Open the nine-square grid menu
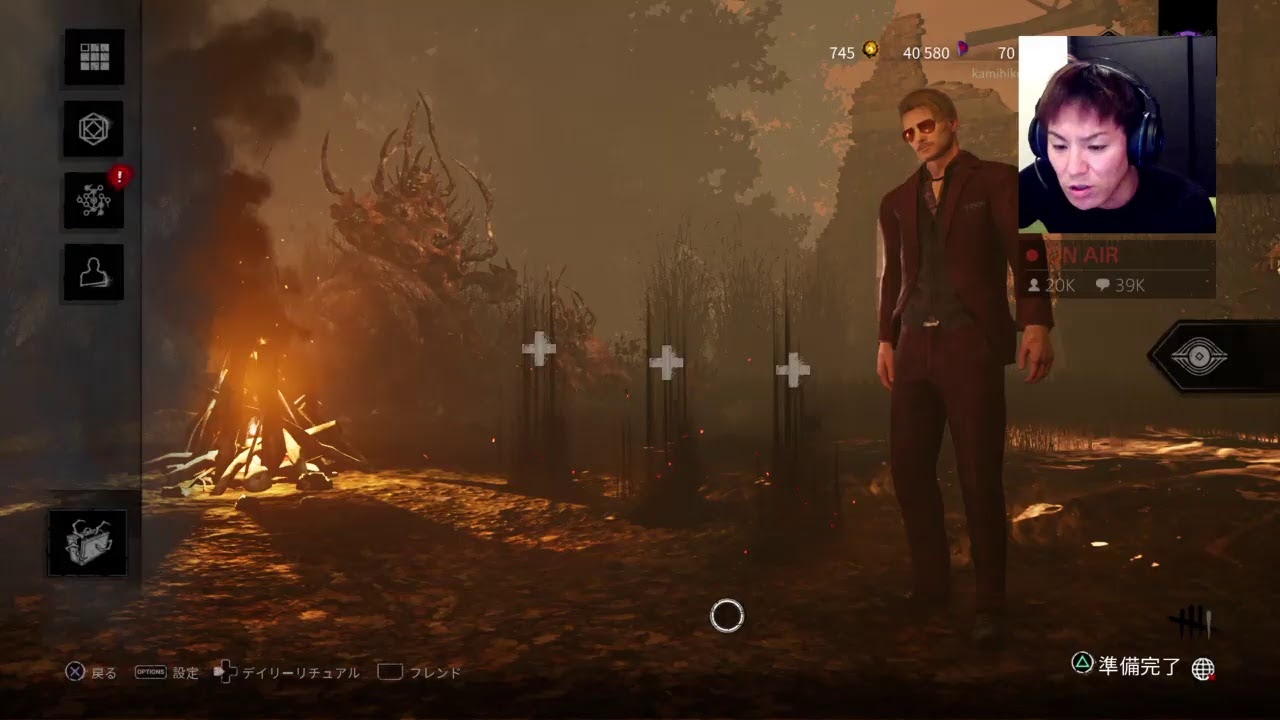The width and height of the screenshot is (1280, 720). (x=94, y=57)
